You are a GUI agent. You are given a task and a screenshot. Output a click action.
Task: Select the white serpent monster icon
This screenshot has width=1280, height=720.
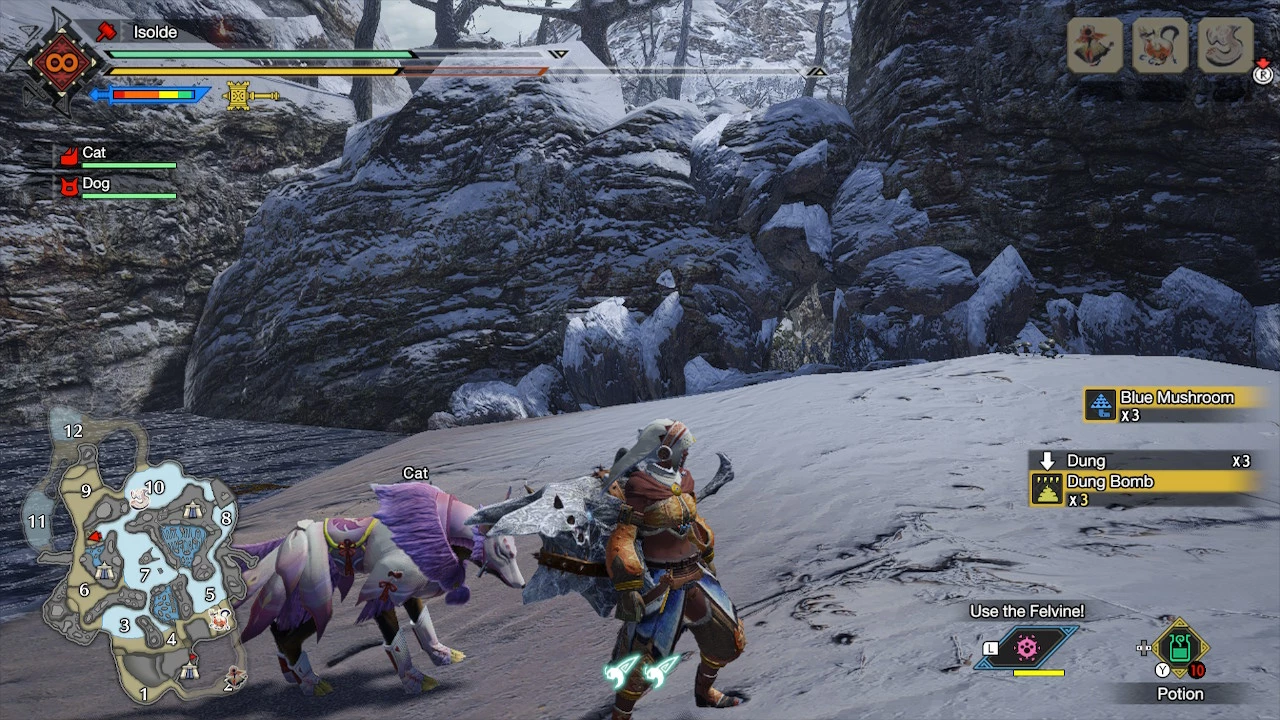pyautogui.click(x=1225, y=45)
